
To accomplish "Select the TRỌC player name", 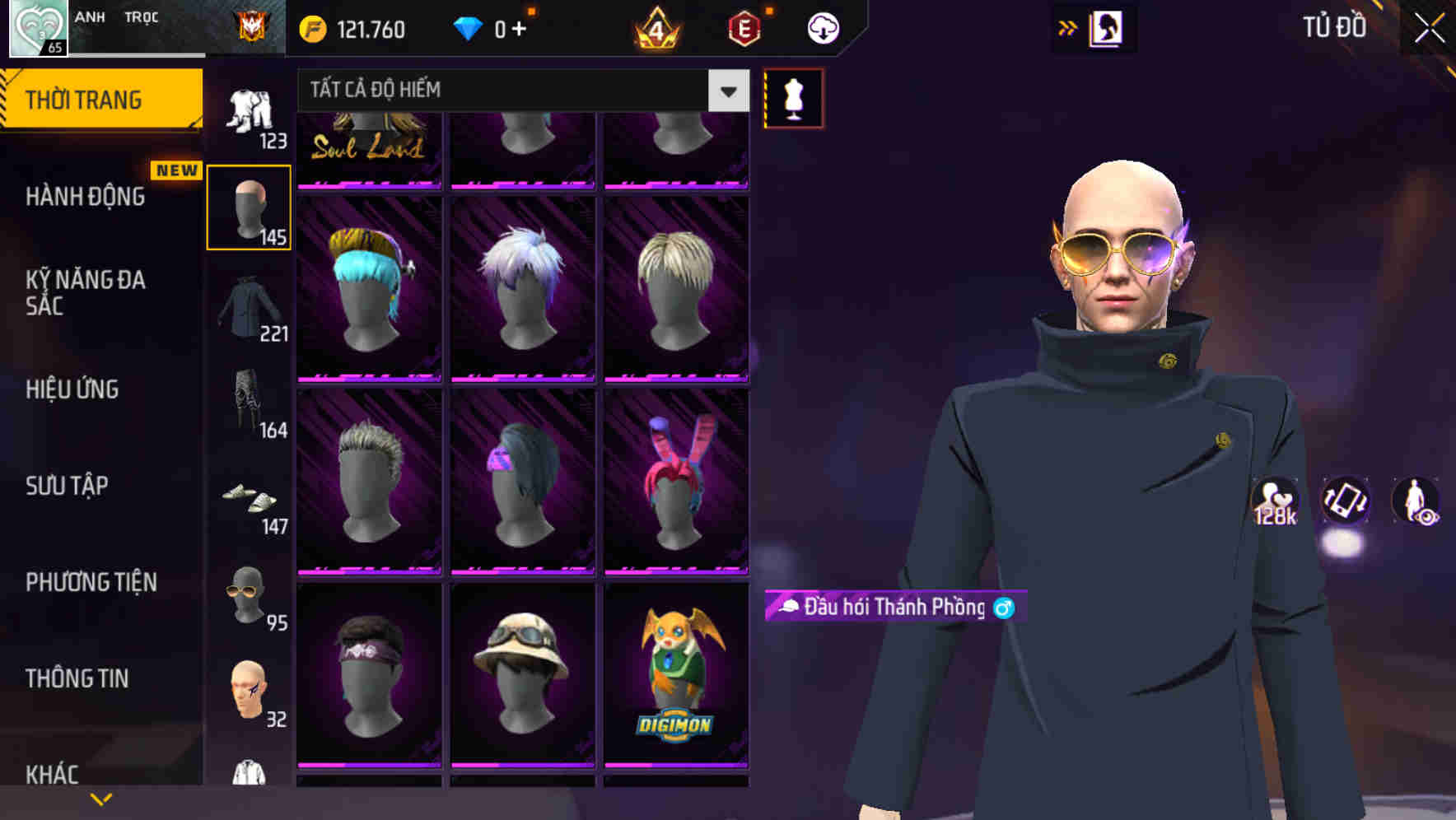I will click(x=142, y=16).
